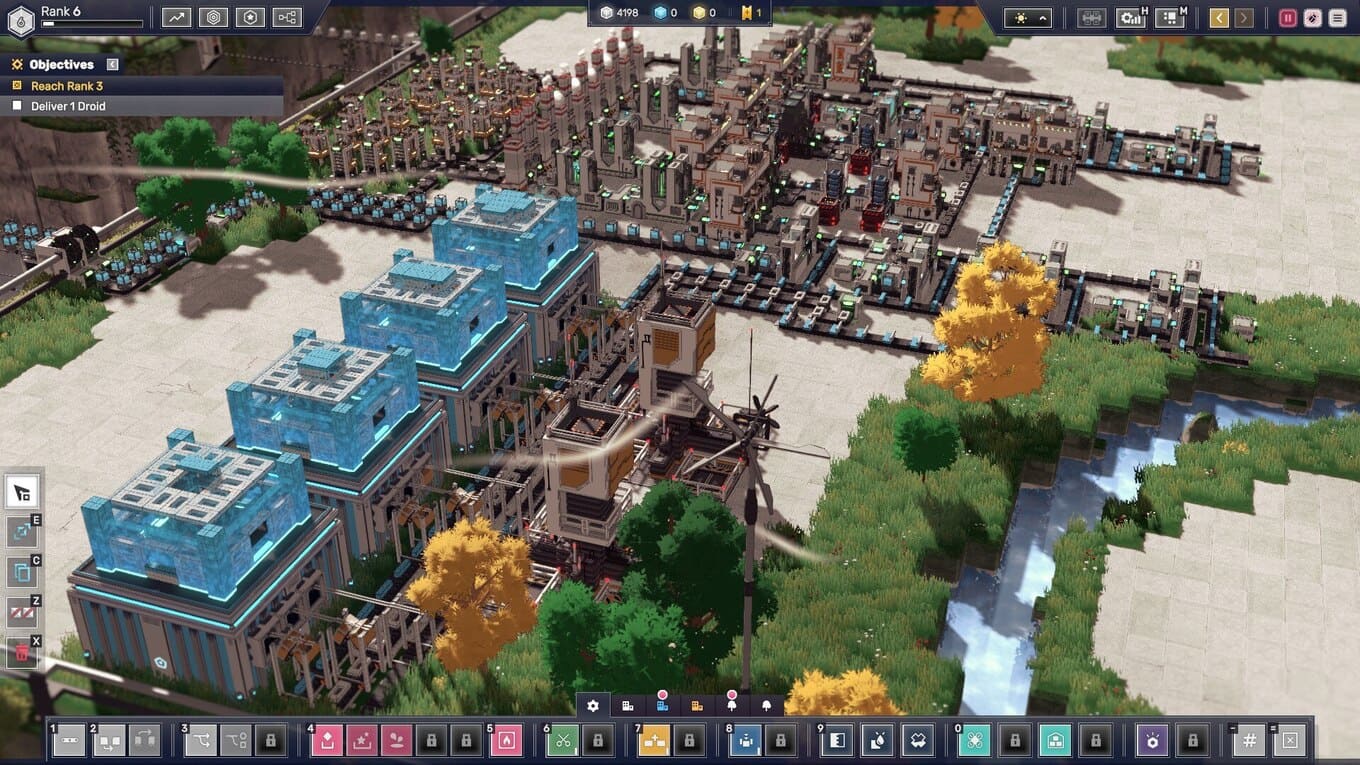
Task: Click the purple gem building slot
Action: tap(1153, 740)
